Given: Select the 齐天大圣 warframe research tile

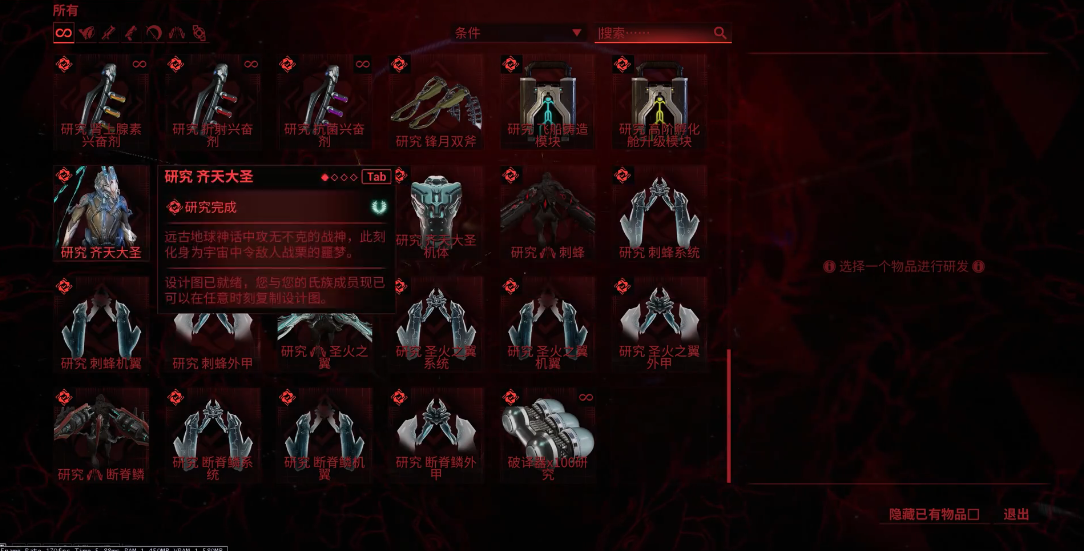Looking at the screenshot, I should [101, 211].
